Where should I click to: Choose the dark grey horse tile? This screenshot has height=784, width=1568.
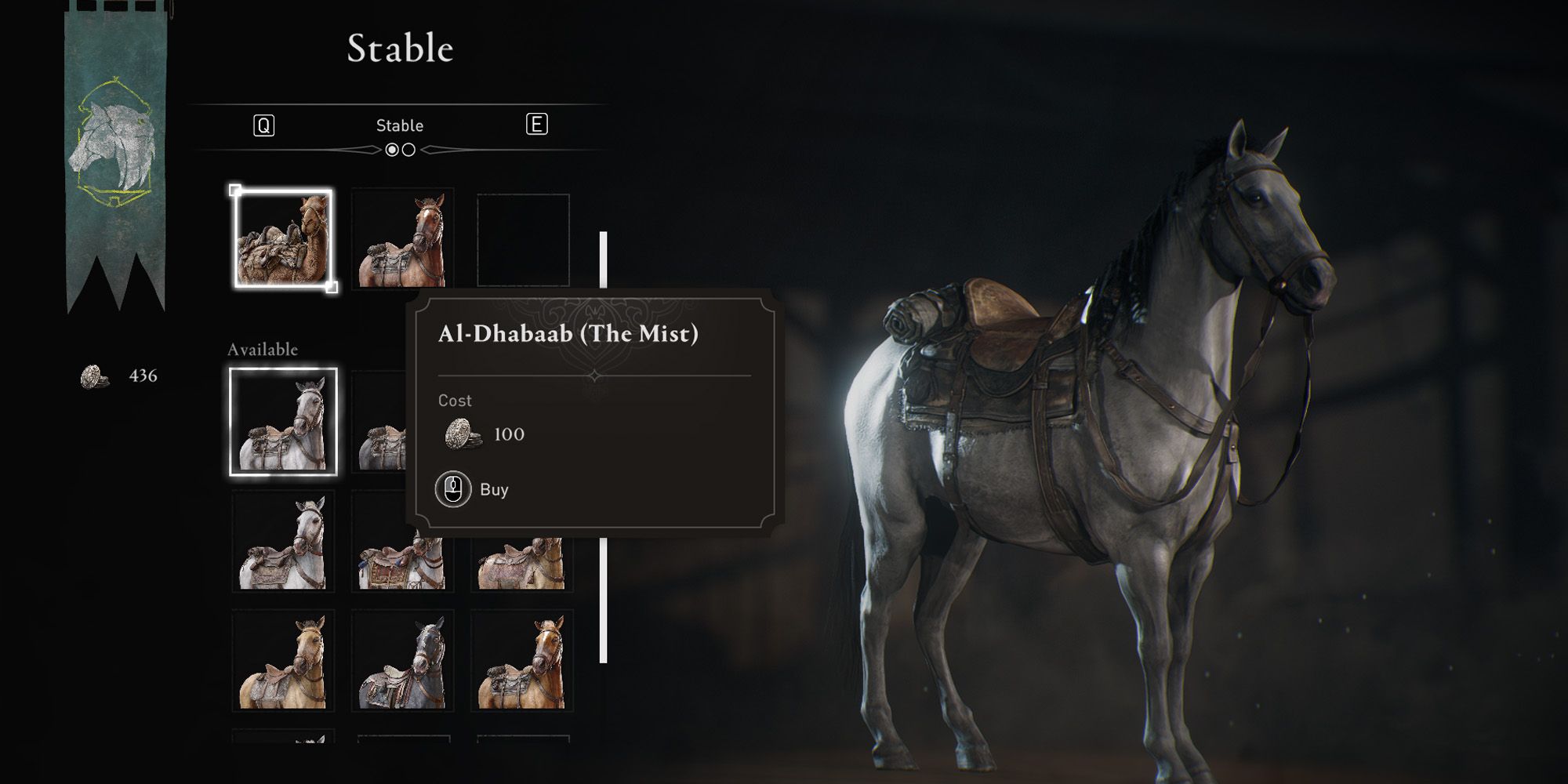(402, 661)
